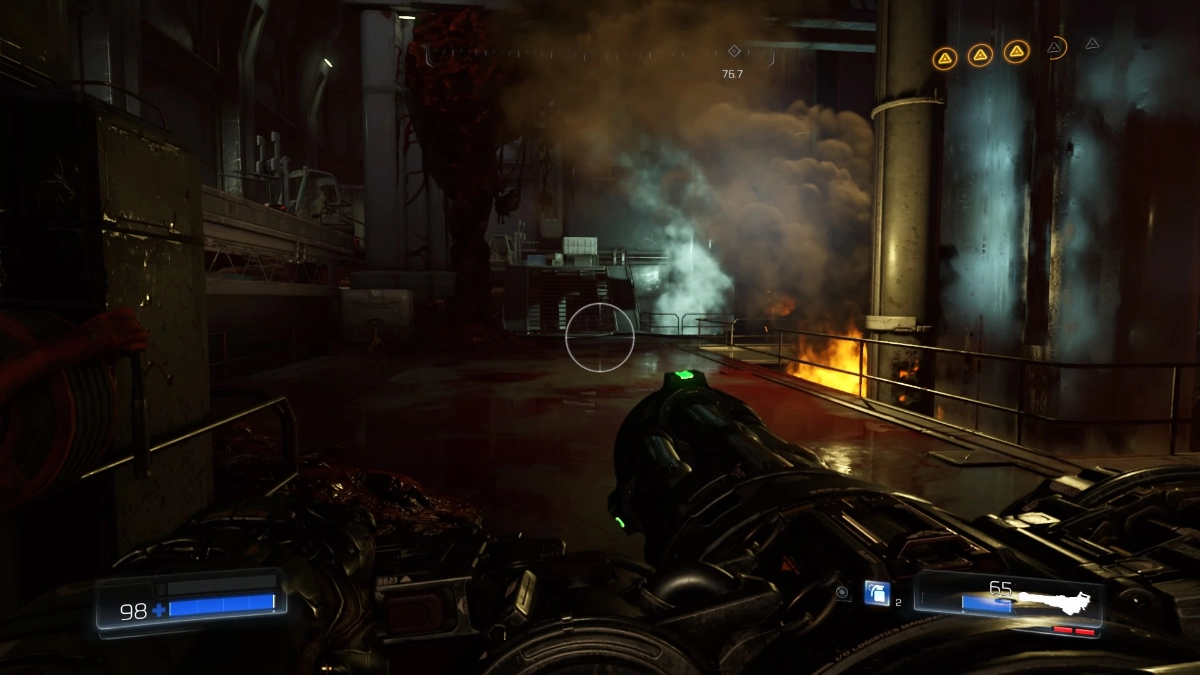The width and height of the screenshot is (1200, 675).
Task: Click the diamond objective waypoint marker
Action: [x=733, y=51]
